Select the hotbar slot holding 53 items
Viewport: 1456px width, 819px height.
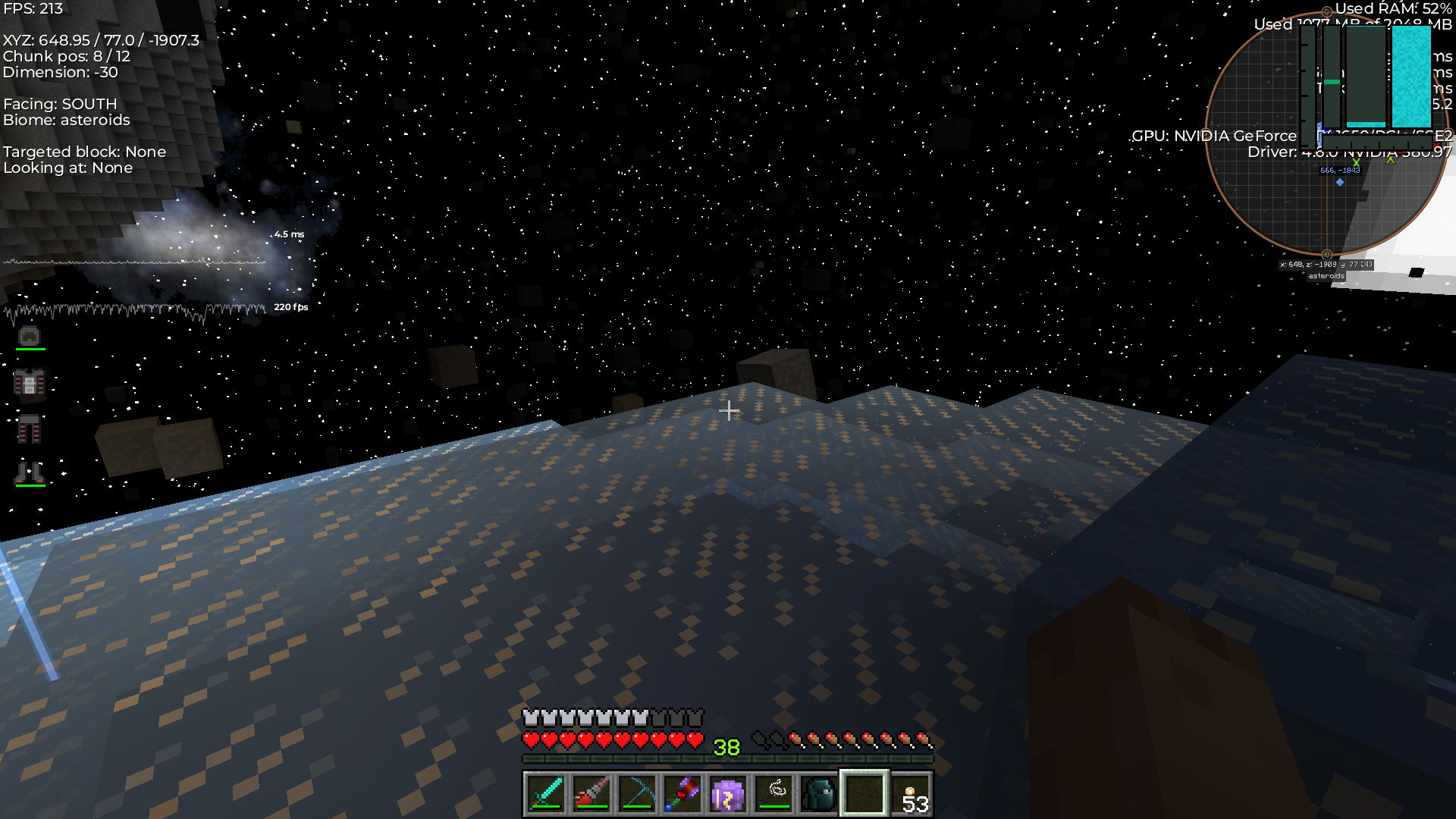pos(911,794)
